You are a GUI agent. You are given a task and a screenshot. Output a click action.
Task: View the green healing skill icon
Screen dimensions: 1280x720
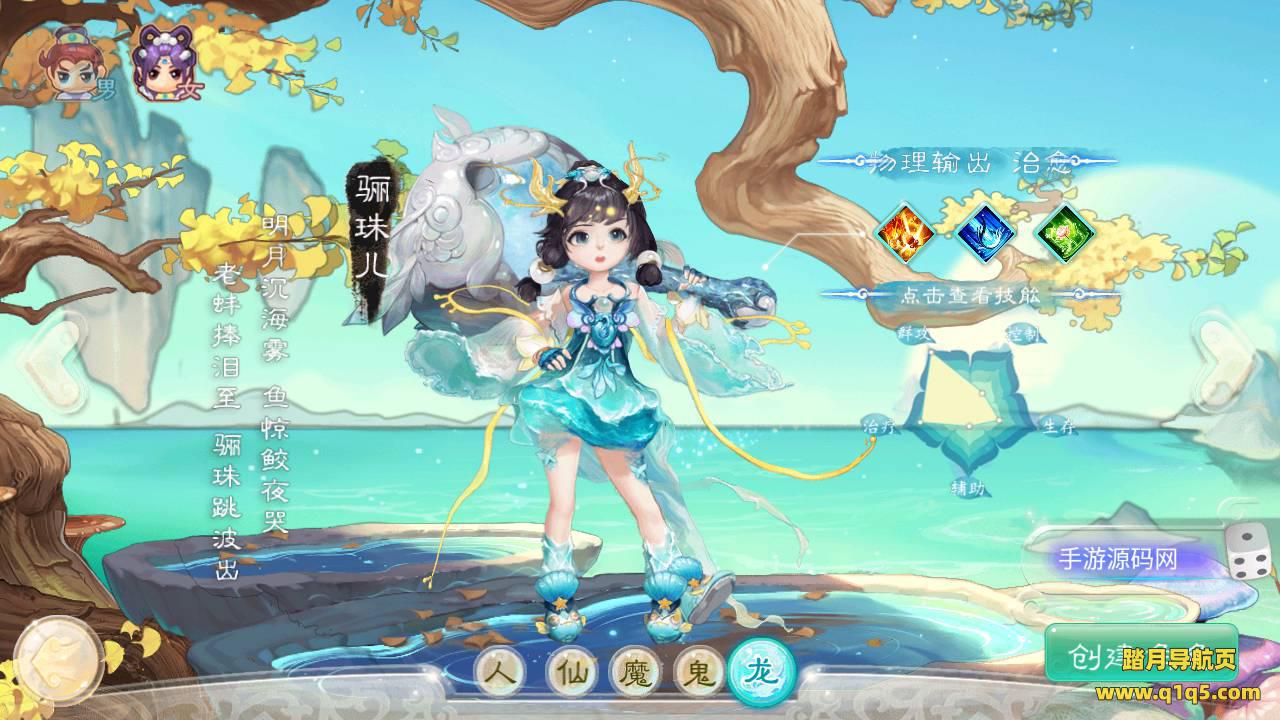coord(1064,233)
